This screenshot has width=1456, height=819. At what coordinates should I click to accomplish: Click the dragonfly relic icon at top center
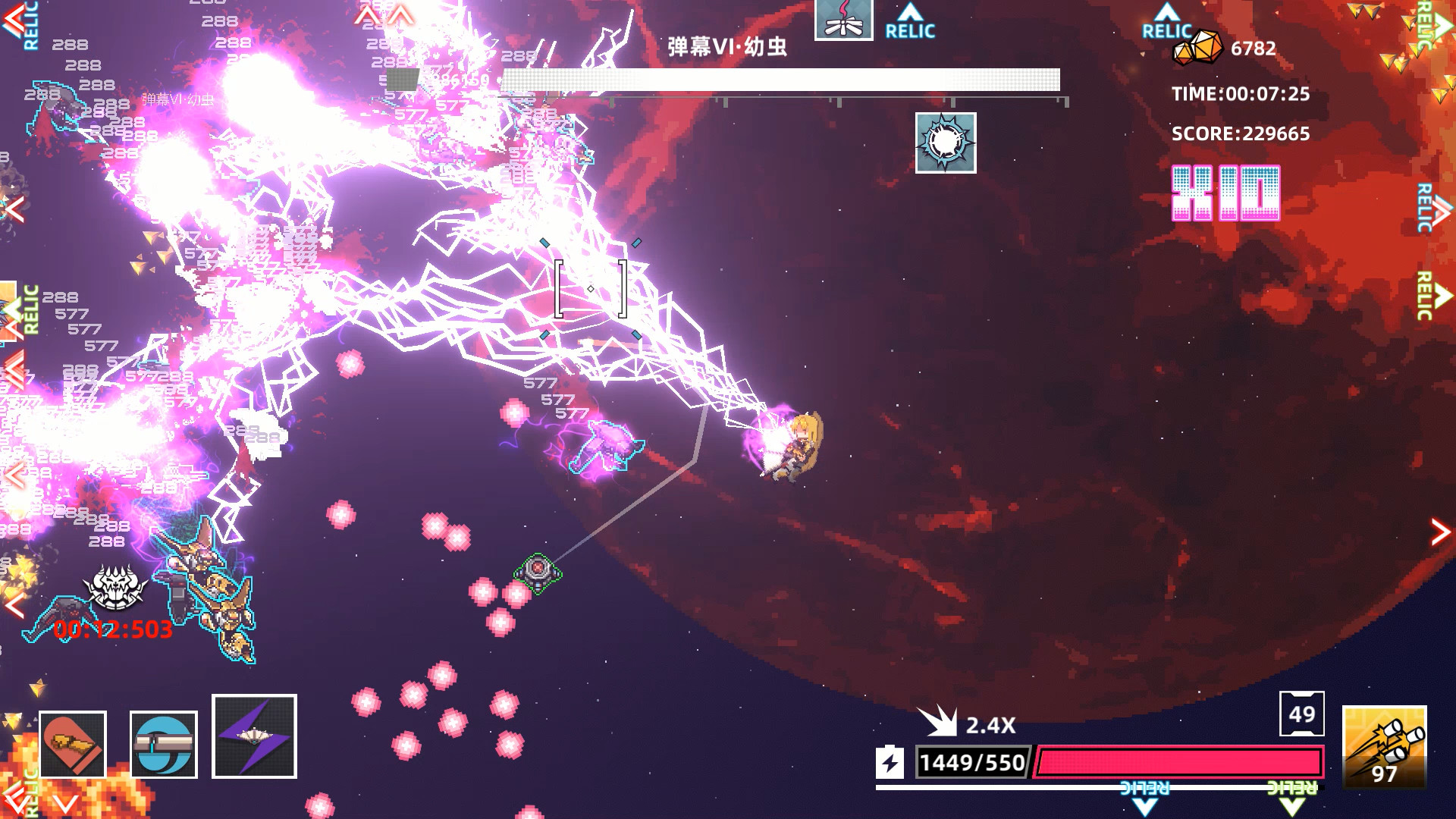coord(844,20)
